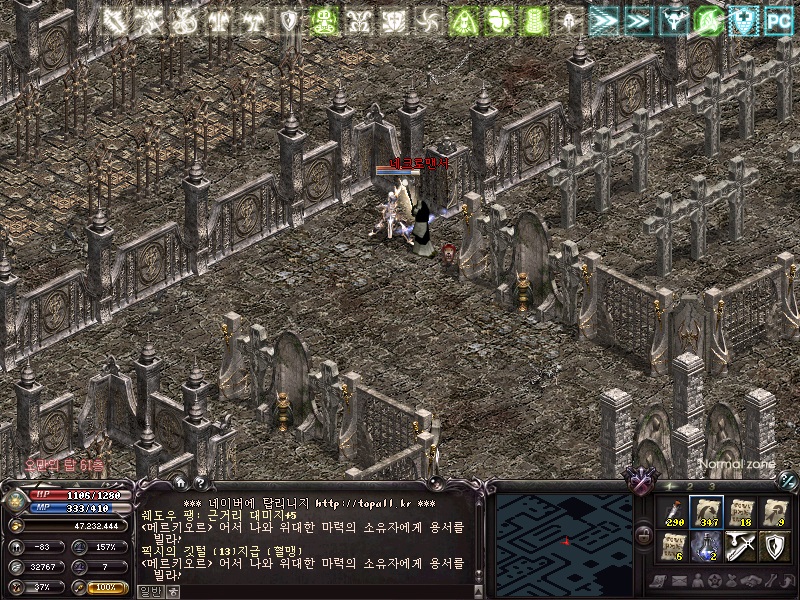The image size is (800, 600).
Task: Switch to hotbar page 2
Action: coord(691,486)
